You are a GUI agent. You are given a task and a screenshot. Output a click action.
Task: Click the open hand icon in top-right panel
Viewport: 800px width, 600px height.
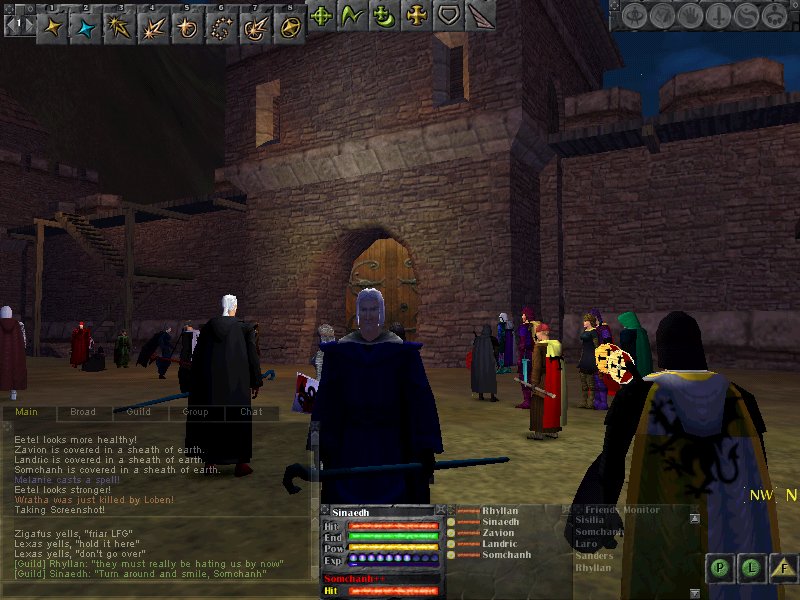tap(691, 17)
